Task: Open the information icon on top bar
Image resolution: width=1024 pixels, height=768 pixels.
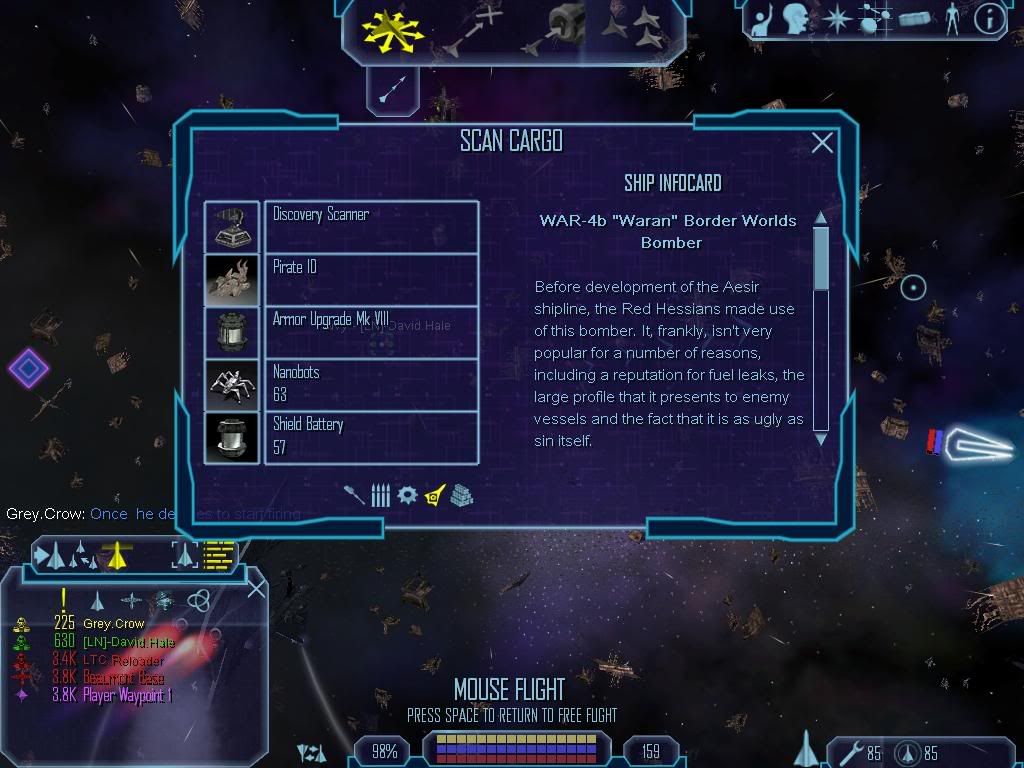Action: pos(989,19)
